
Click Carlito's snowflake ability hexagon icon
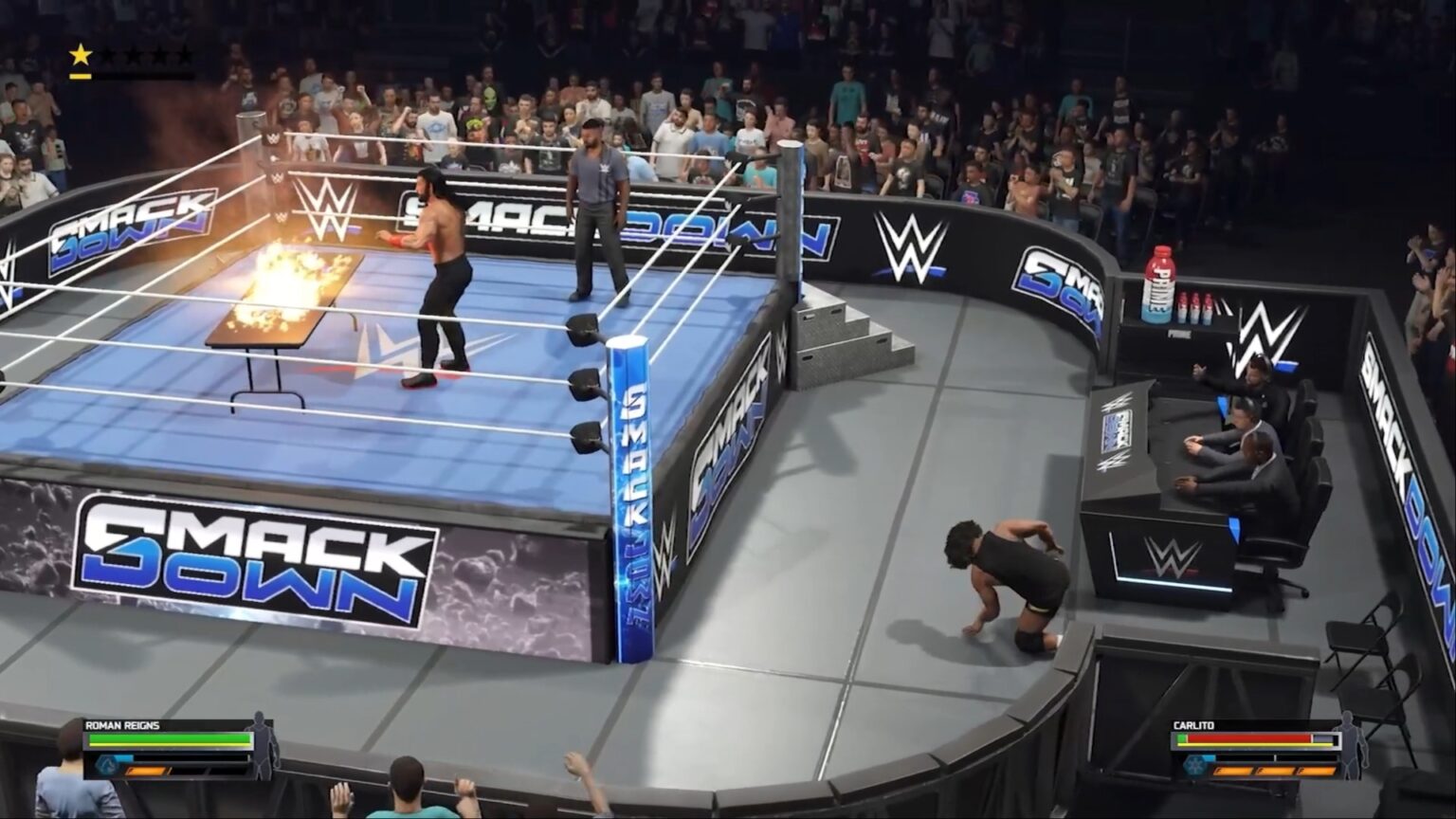coord(1194,767)
